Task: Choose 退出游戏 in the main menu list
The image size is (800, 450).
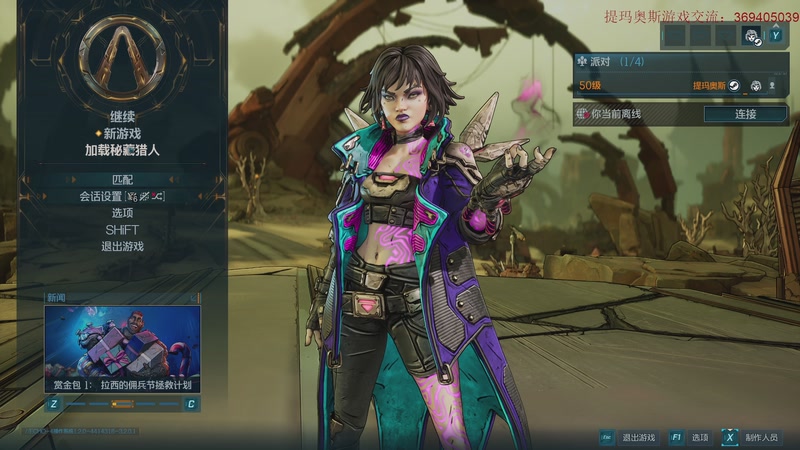Action: coord(122,246)
